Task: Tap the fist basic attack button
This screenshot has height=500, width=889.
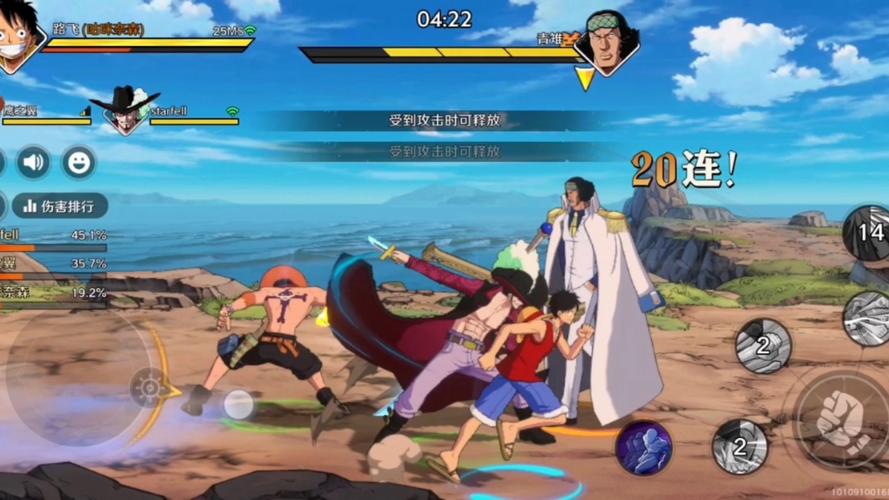Action: 838,420
